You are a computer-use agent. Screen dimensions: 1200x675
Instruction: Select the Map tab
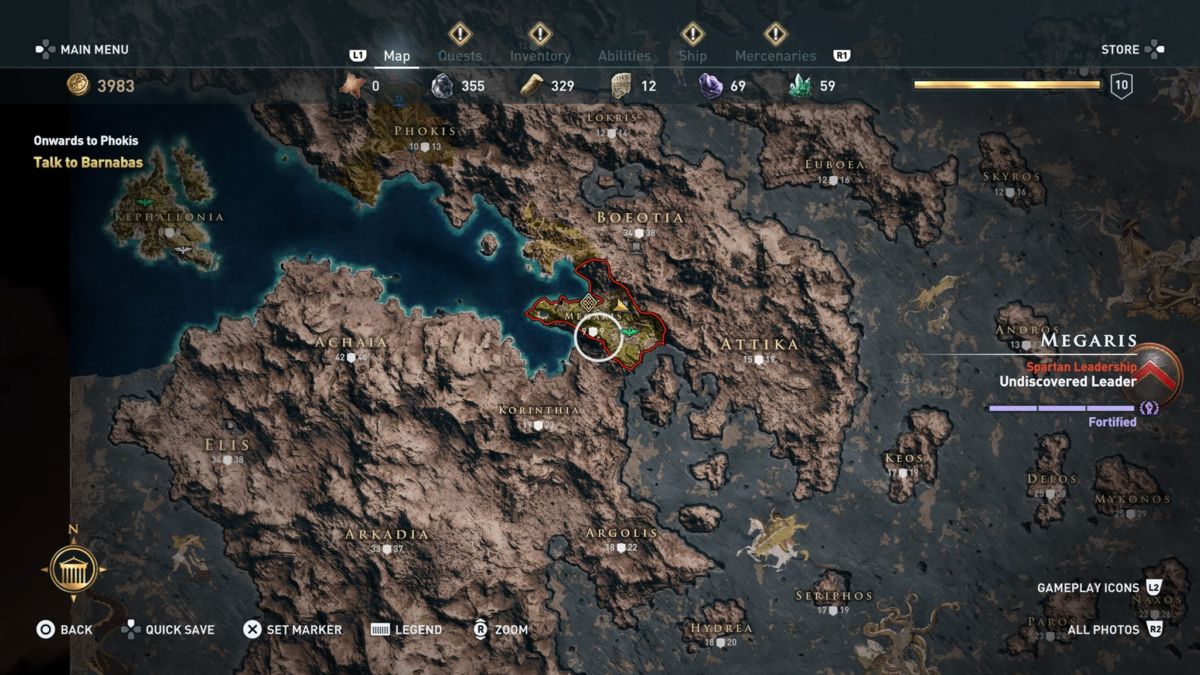click(x=397, y=56)
